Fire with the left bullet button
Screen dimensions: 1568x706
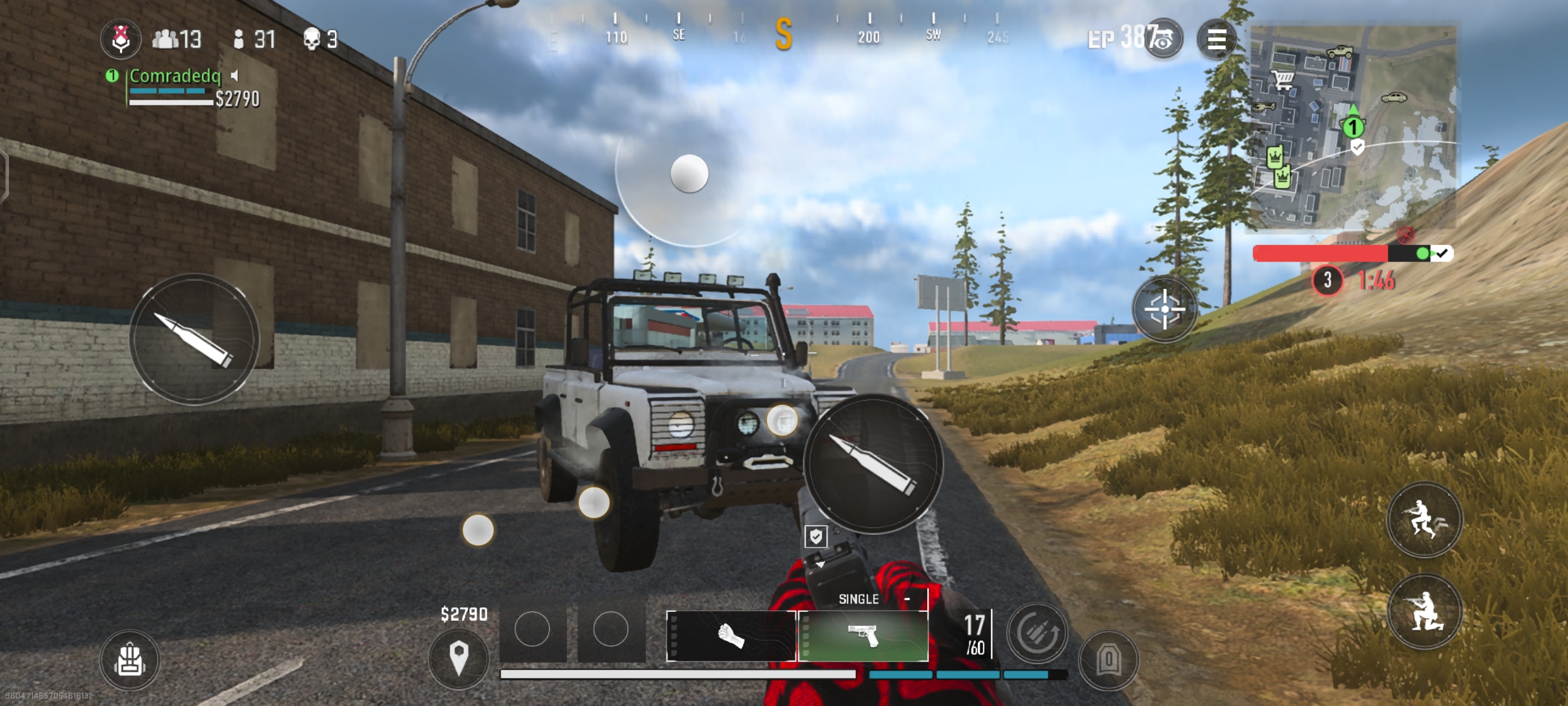(x=194, y=340)
